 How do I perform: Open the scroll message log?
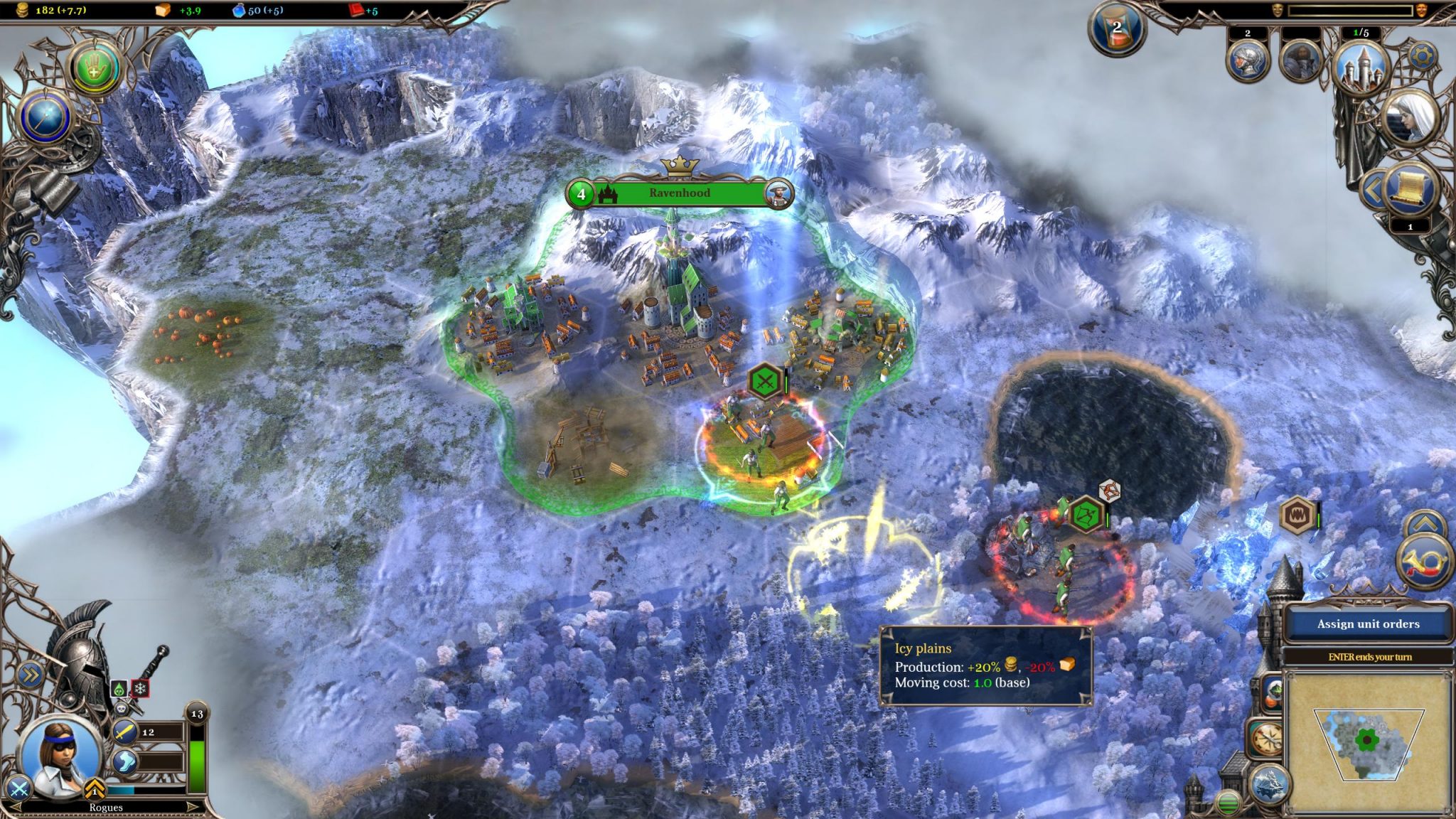(1410, 188)
